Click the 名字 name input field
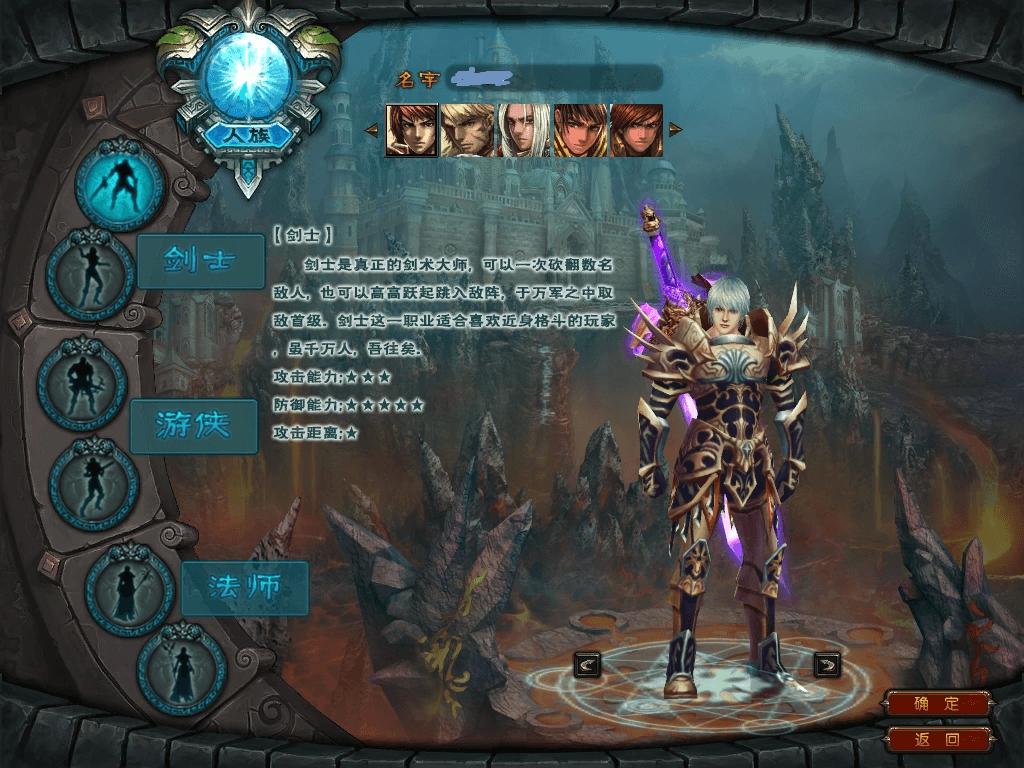1024x768 pixels. [x=554, y=78]
